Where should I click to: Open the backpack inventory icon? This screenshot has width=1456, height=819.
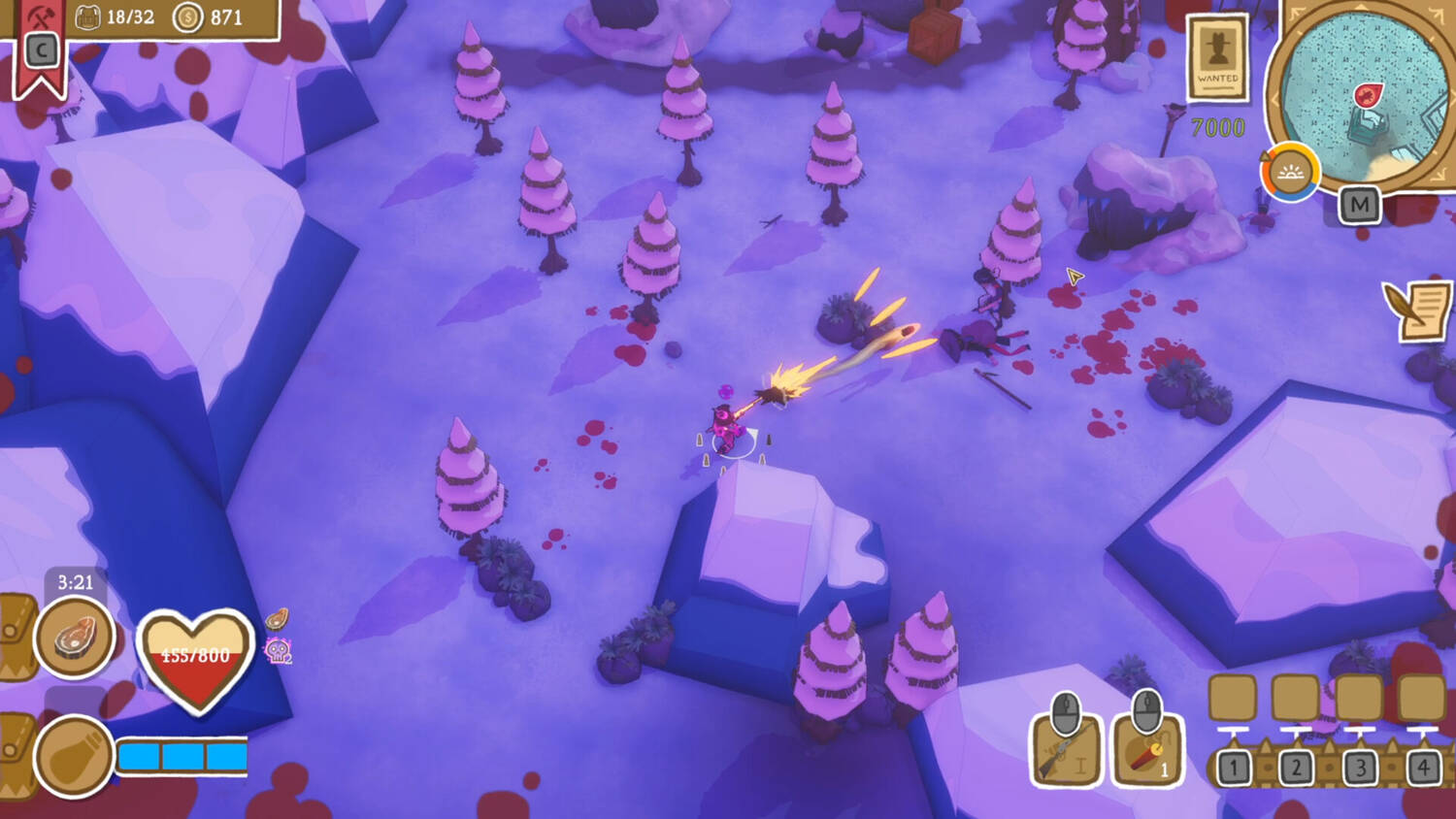[x=88, y=17]
